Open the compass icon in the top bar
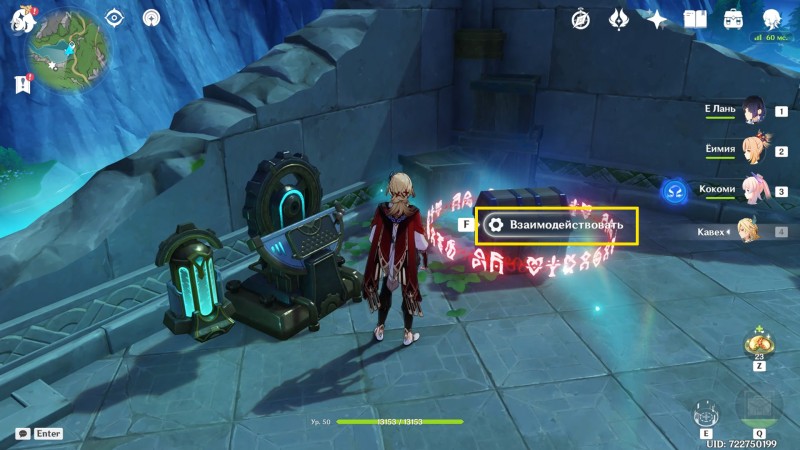Viewport: 800px width, 450px height. pyautogui.click(x=582, y=19)
